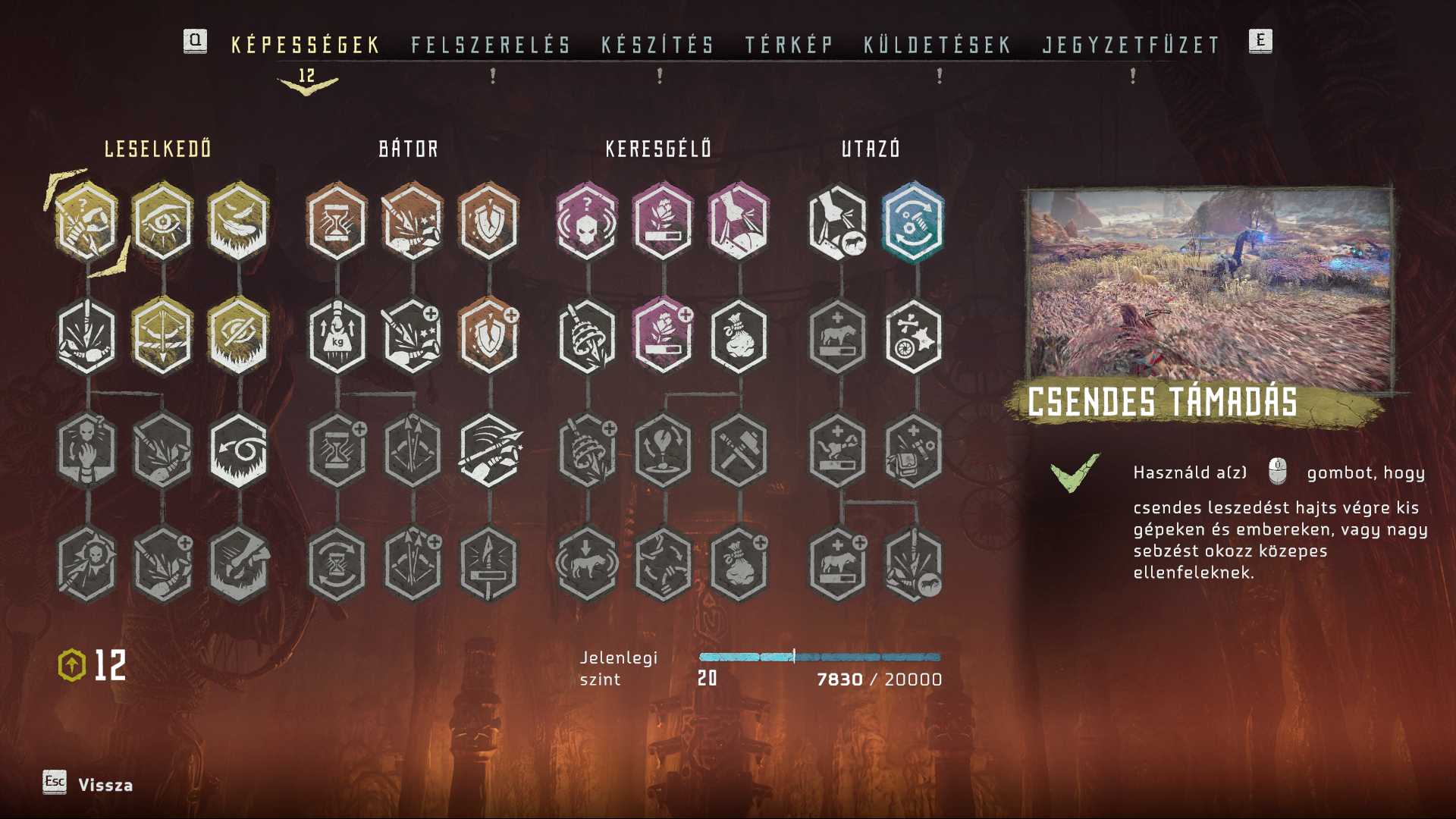Open the Készítés tab

point(657,45)
